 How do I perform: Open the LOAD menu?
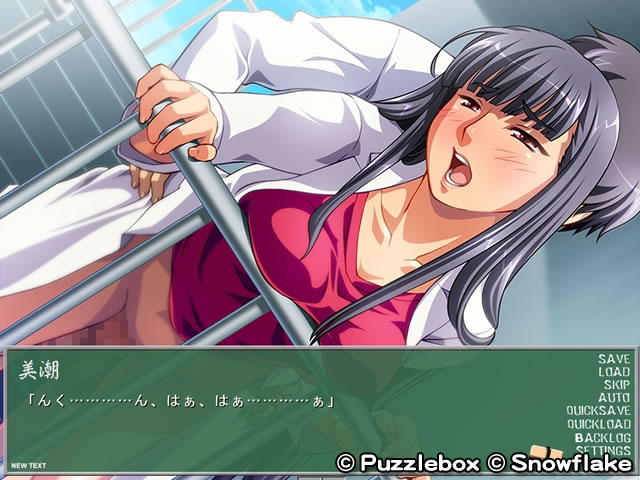click(x=614, y=372)
